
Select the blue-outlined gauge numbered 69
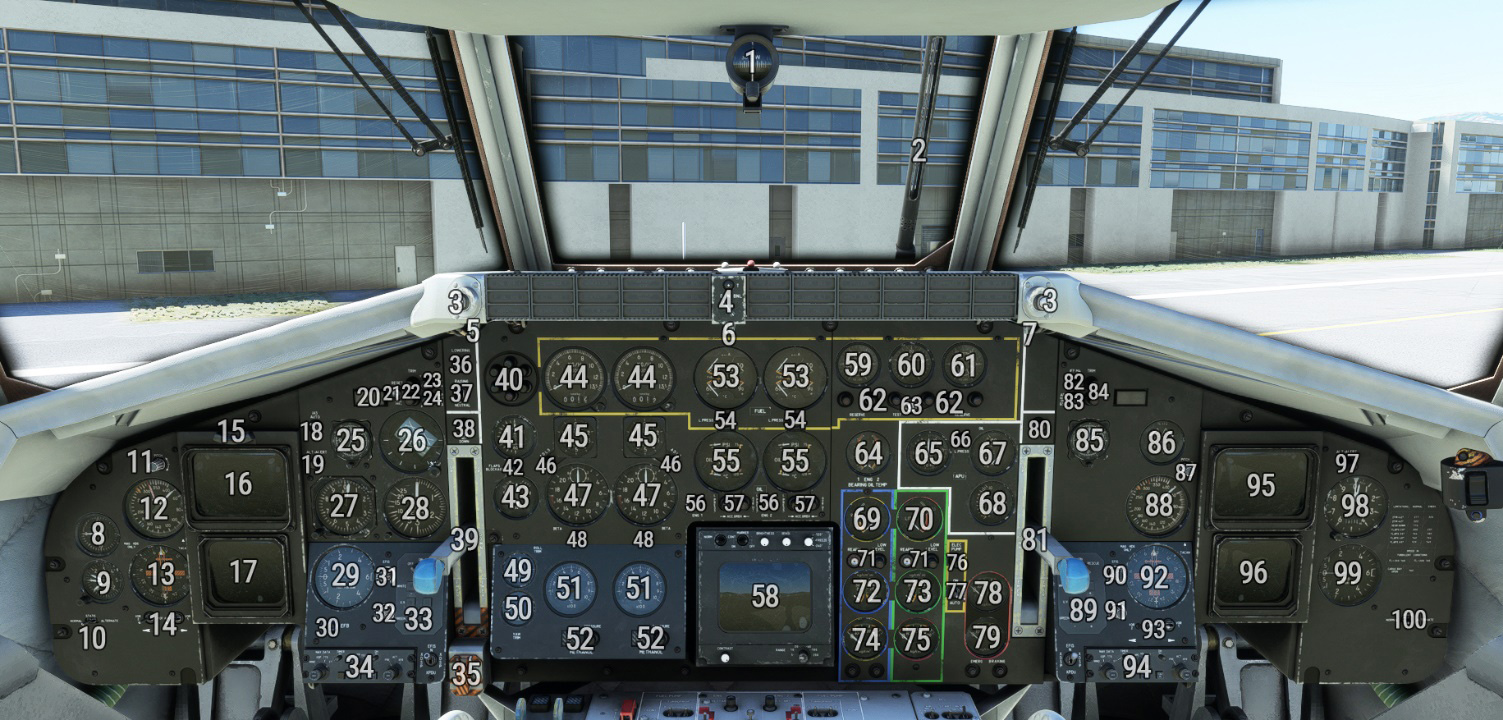[x=868, y=519]
